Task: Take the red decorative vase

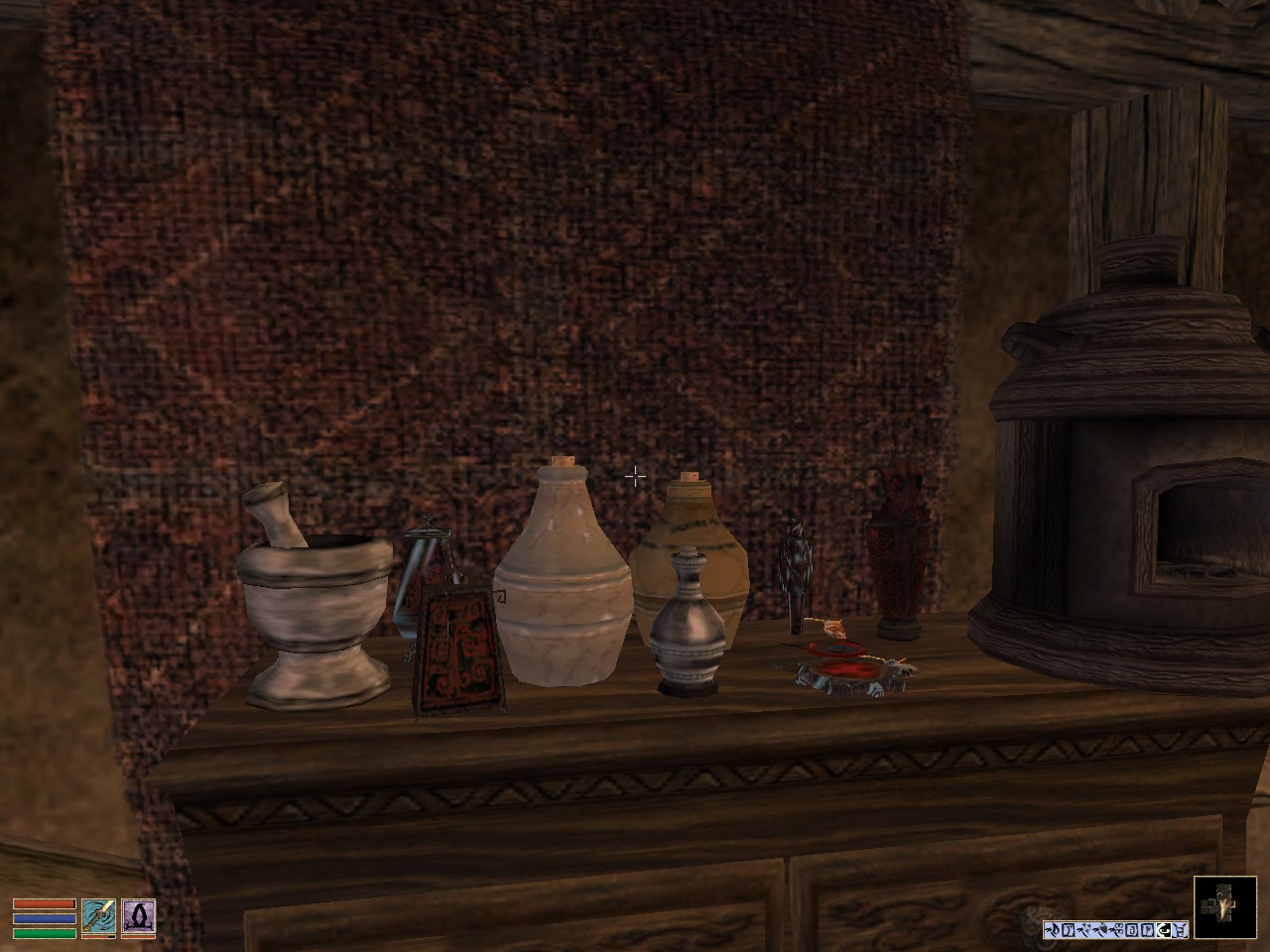Action: click(x=898, y=545)
